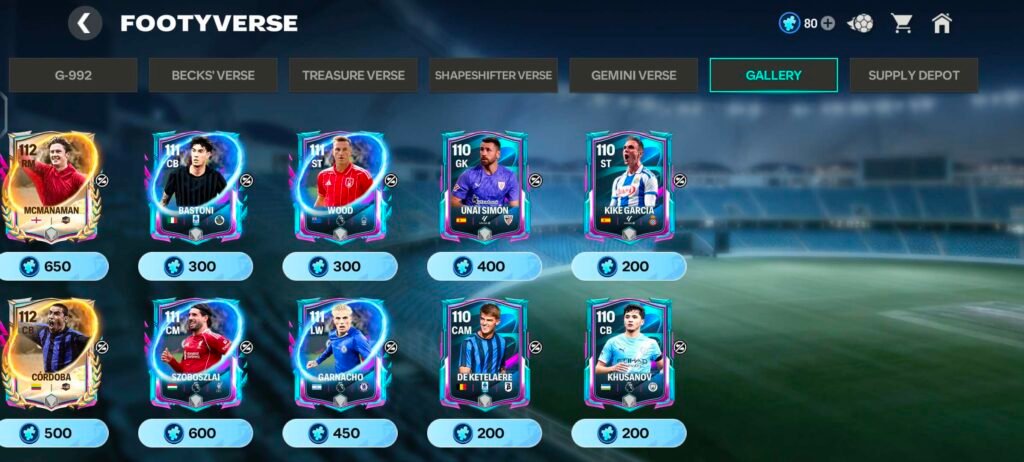This screenshot has height=462, width=1024.
Task: Switch to the G-992 tab
Action: (73, 75)
